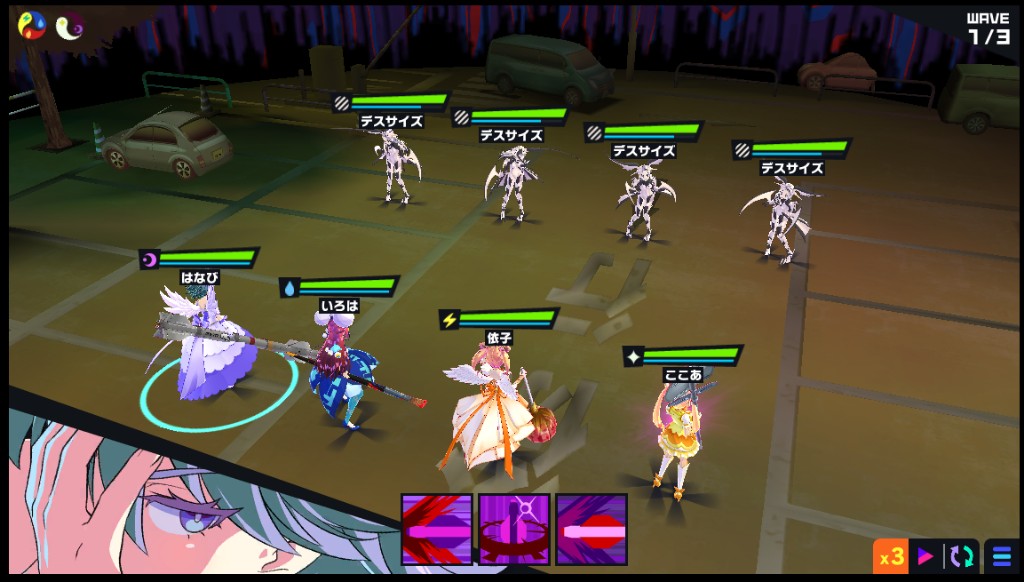The width and height of the screenshot is (1024, 582).
Task: Open the three-line battle menu
Action: click(1001, 556)
